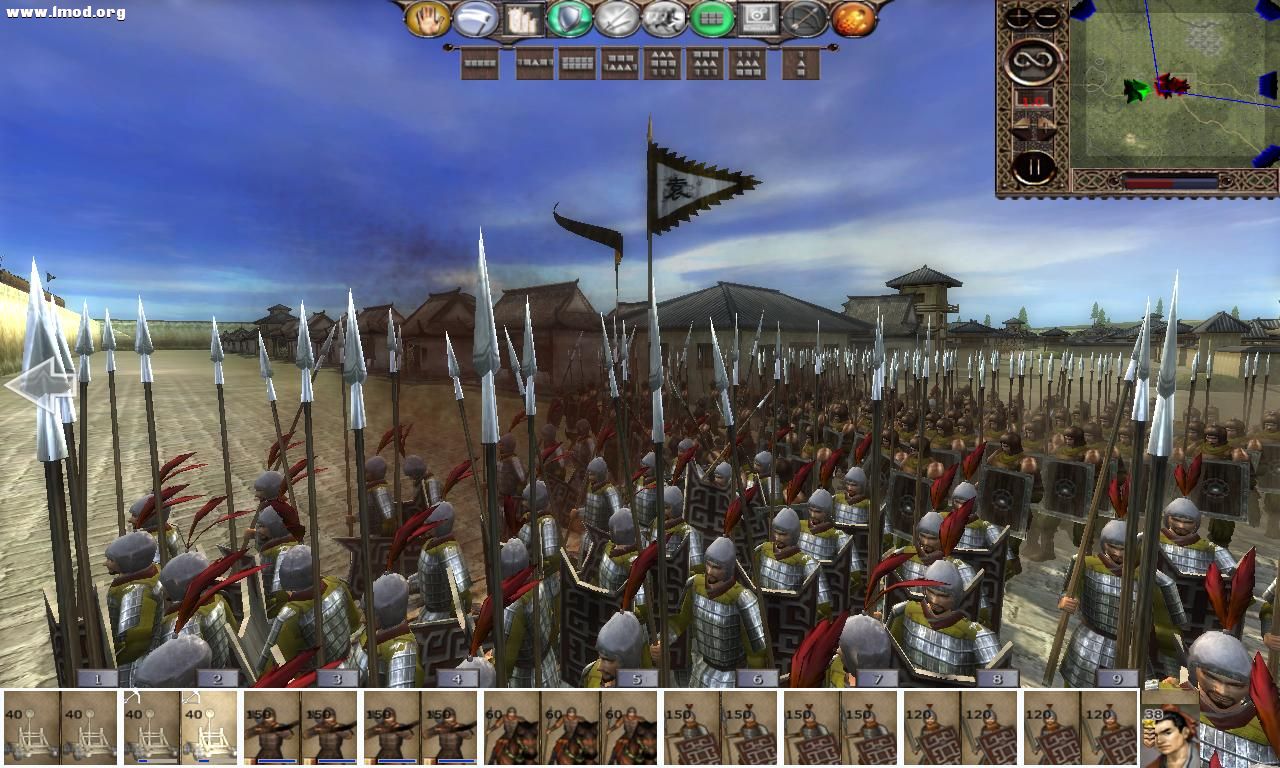Trigger the fiery orb special ability icon

click(x=853, y=20)
